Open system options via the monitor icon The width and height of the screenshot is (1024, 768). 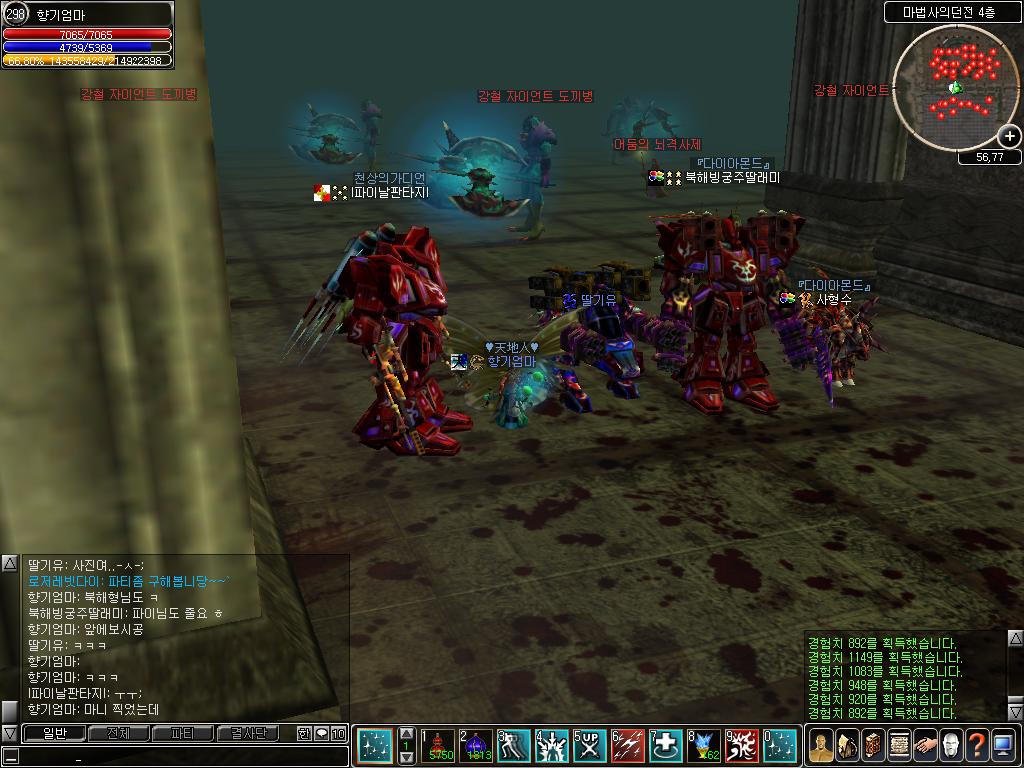click(1003, 746)
